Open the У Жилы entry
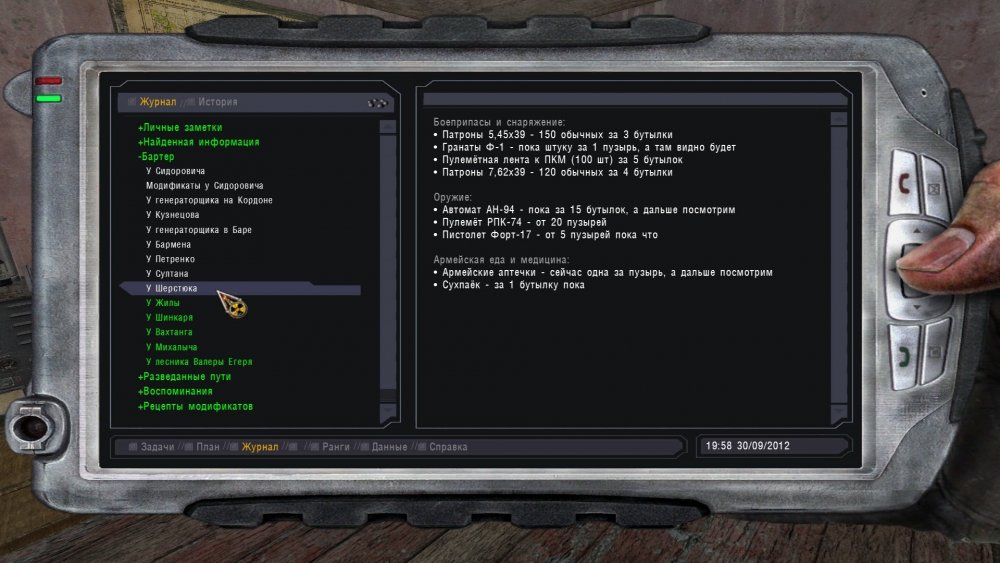1000x563 pixels. pos(163,302)
